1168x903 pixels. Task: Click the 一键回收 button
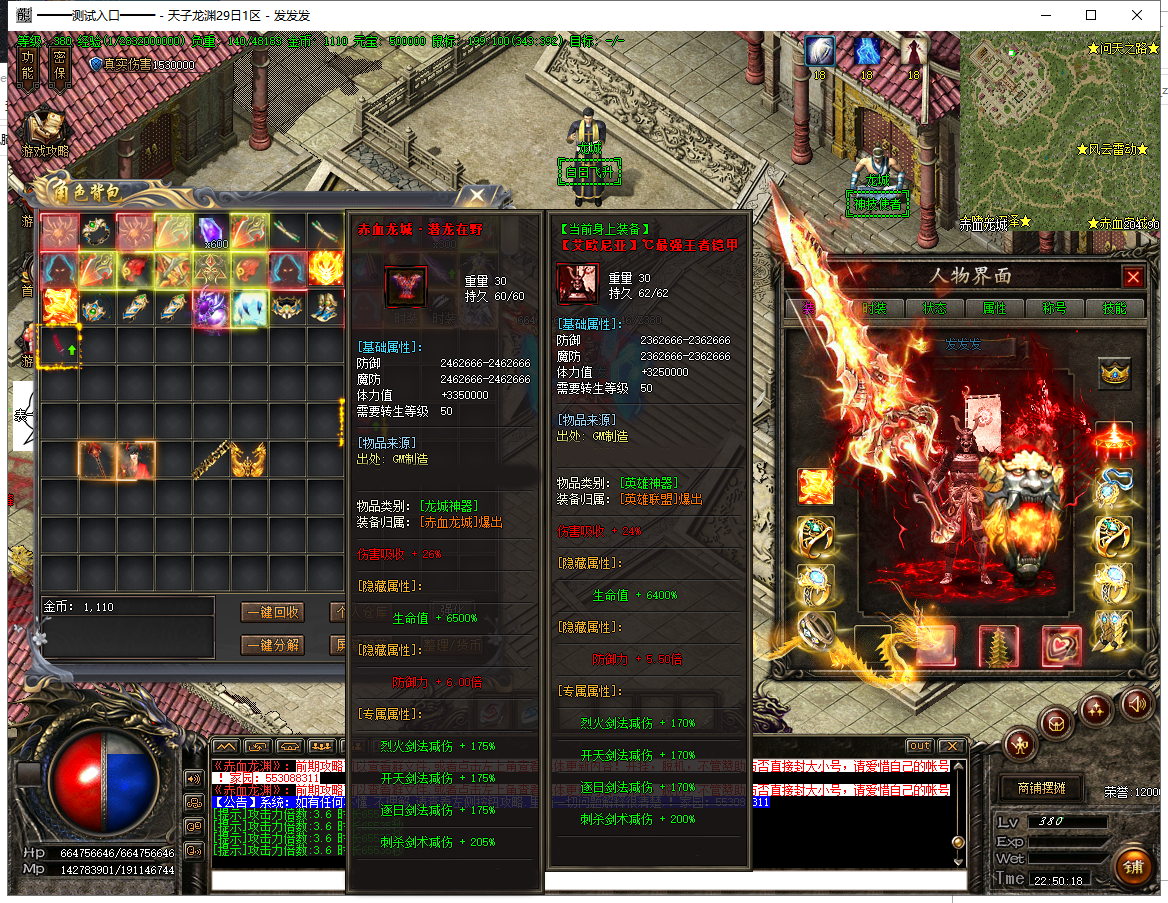[x=273, y=613]
